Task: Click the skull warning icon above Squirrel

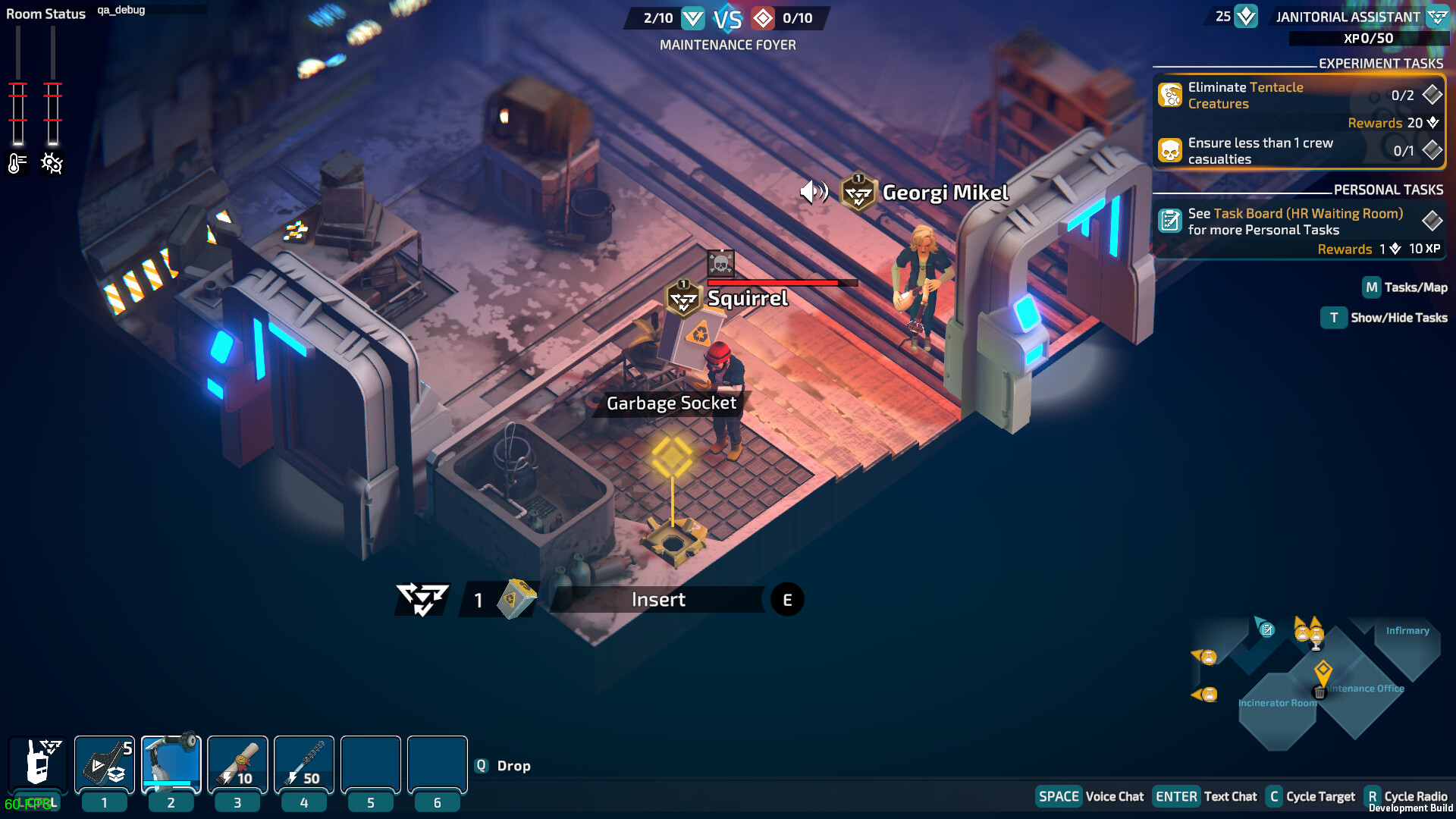Action: point(721,262)
